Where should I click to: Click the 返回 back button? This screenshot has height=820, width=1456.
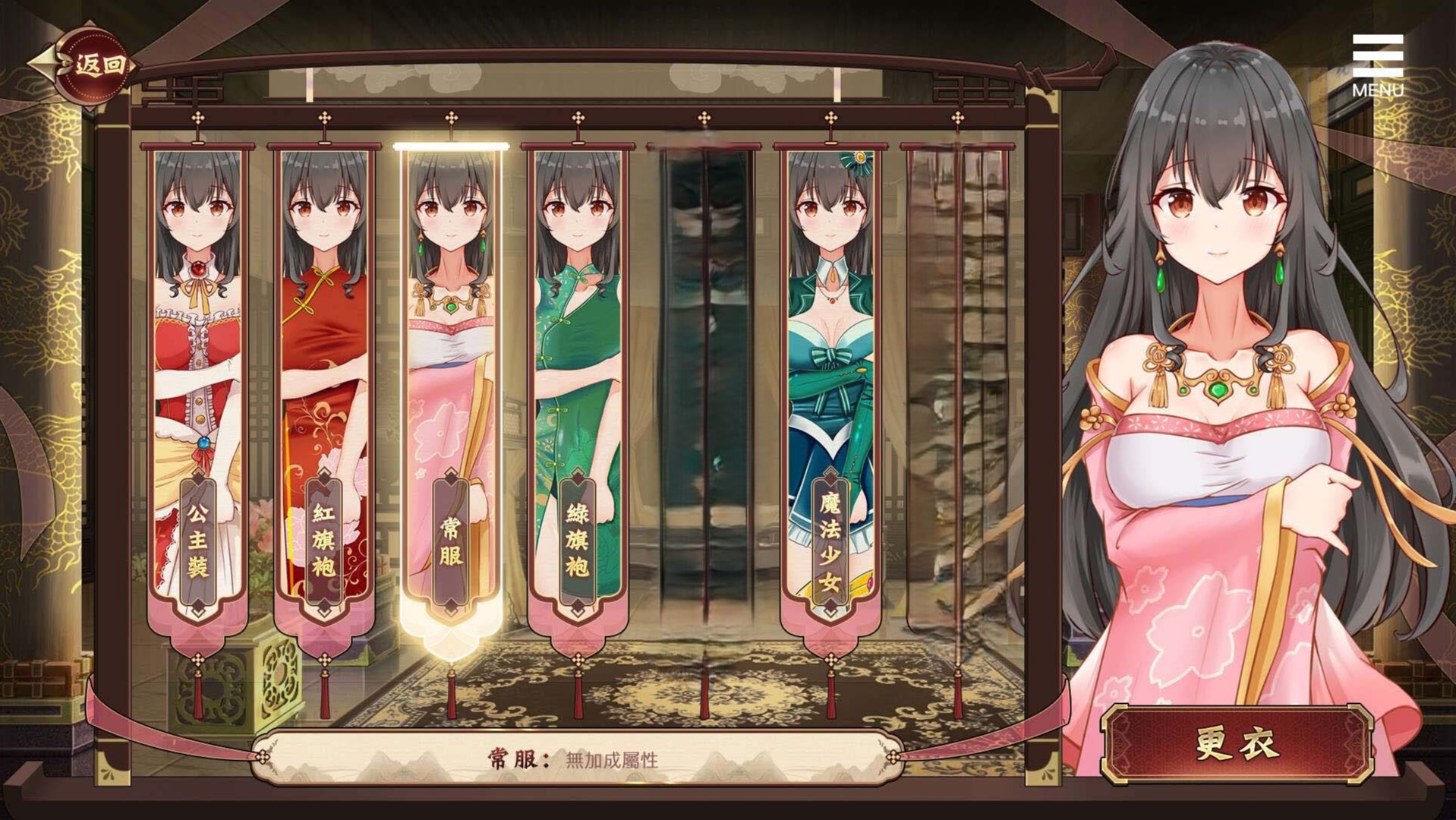(x=97, y=66)
